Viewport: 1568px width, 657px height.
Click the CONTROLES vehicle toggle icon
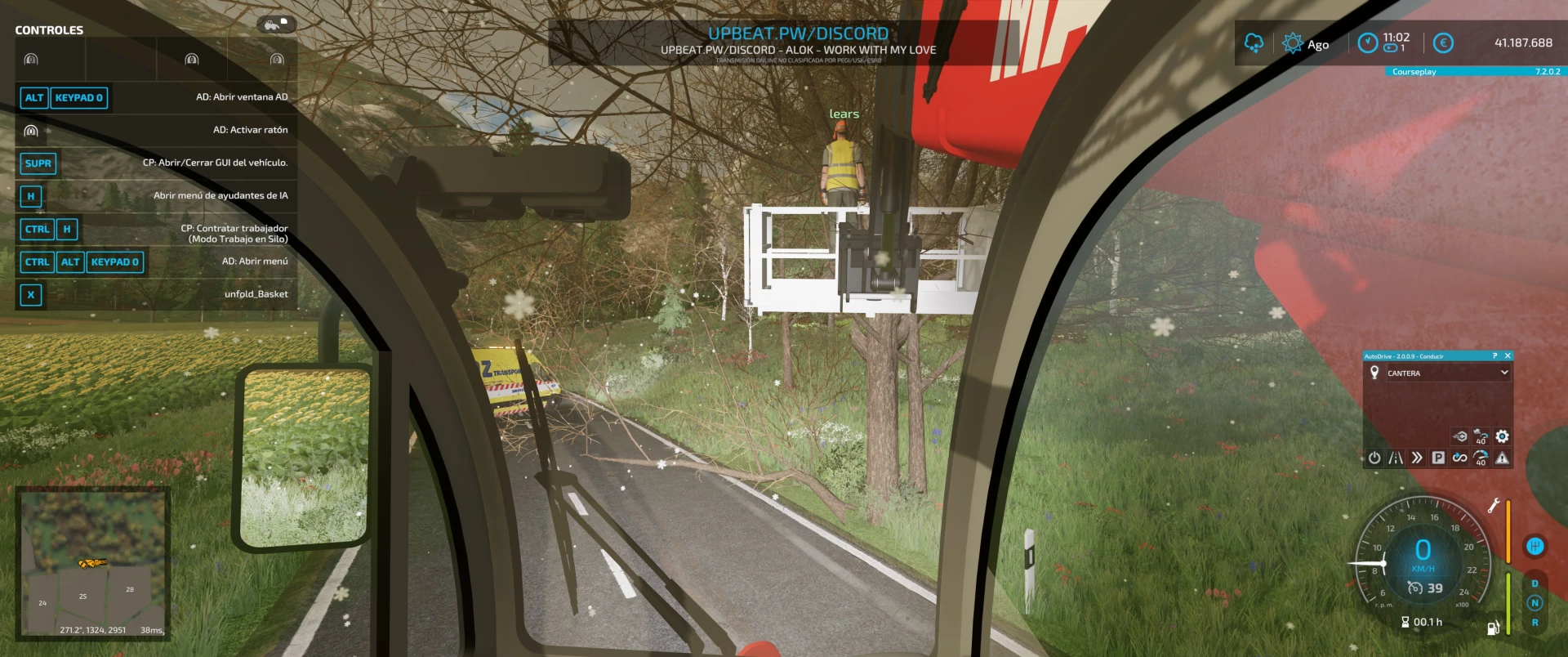pyautogui.click(x=275, y=25)
